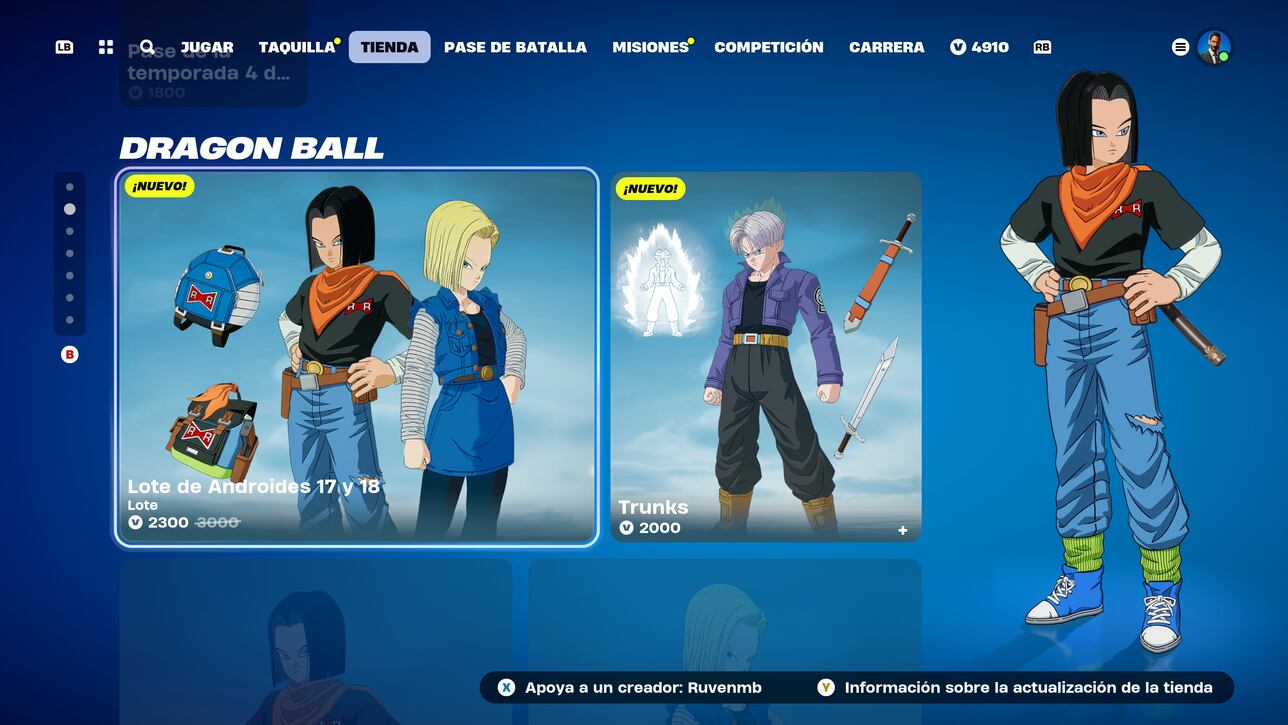Open the search with the magnifying glass icon
The image size is (1288, 725).
[146, 46]
